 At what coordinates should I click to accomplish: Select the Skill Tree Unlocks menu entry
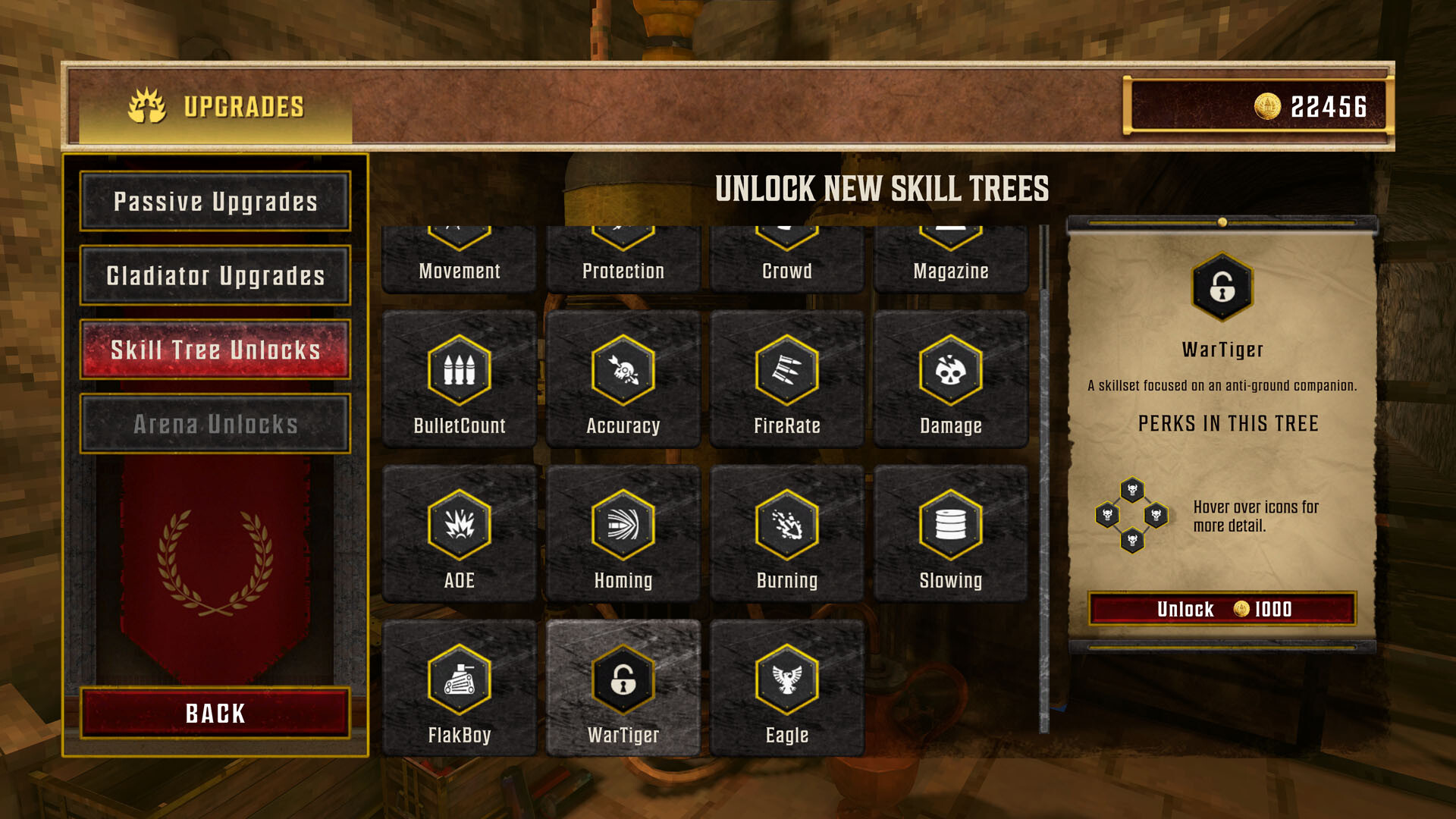tap(215, 350)
